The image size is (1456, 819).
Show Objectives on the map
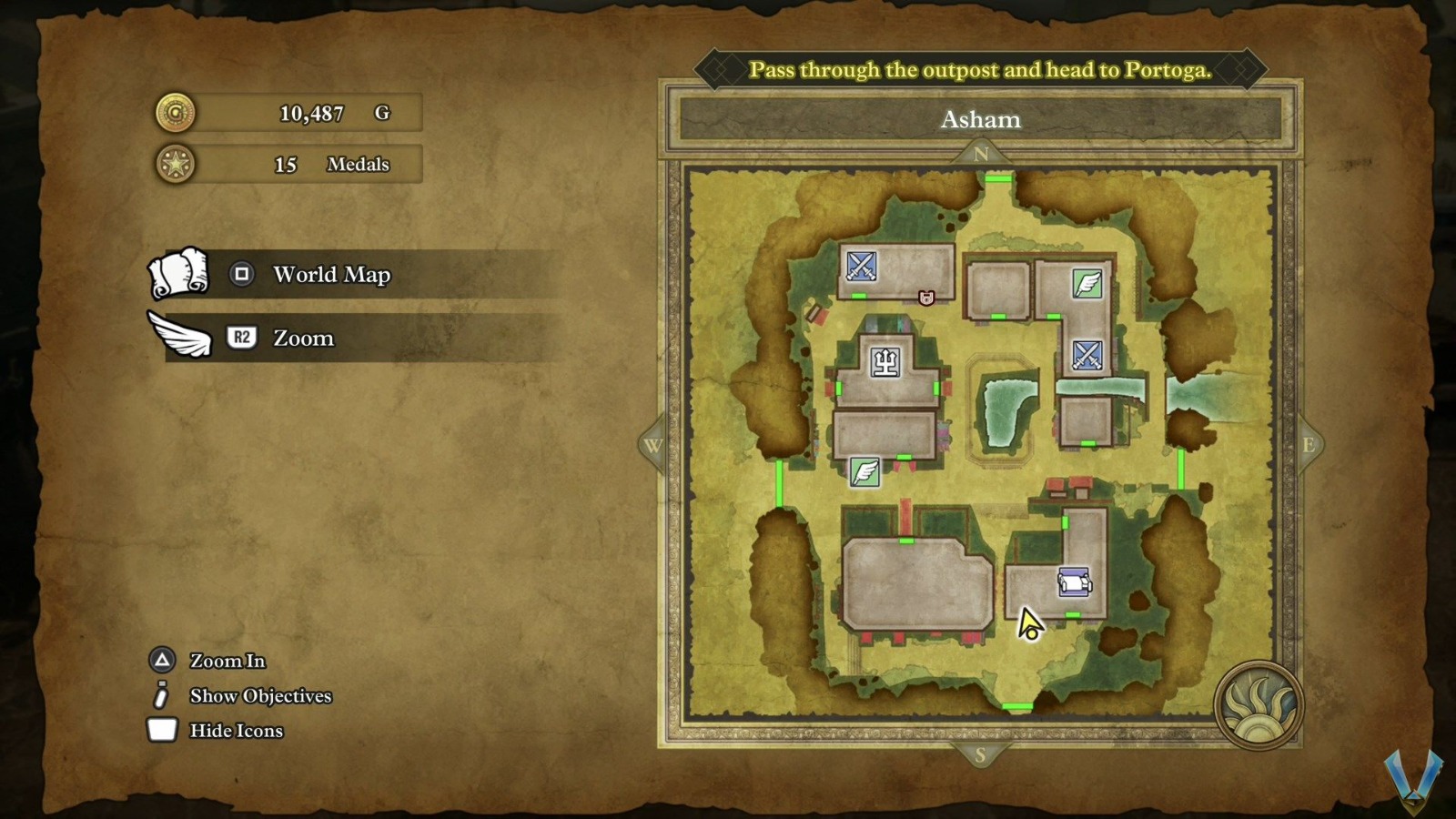coord(260,696)
